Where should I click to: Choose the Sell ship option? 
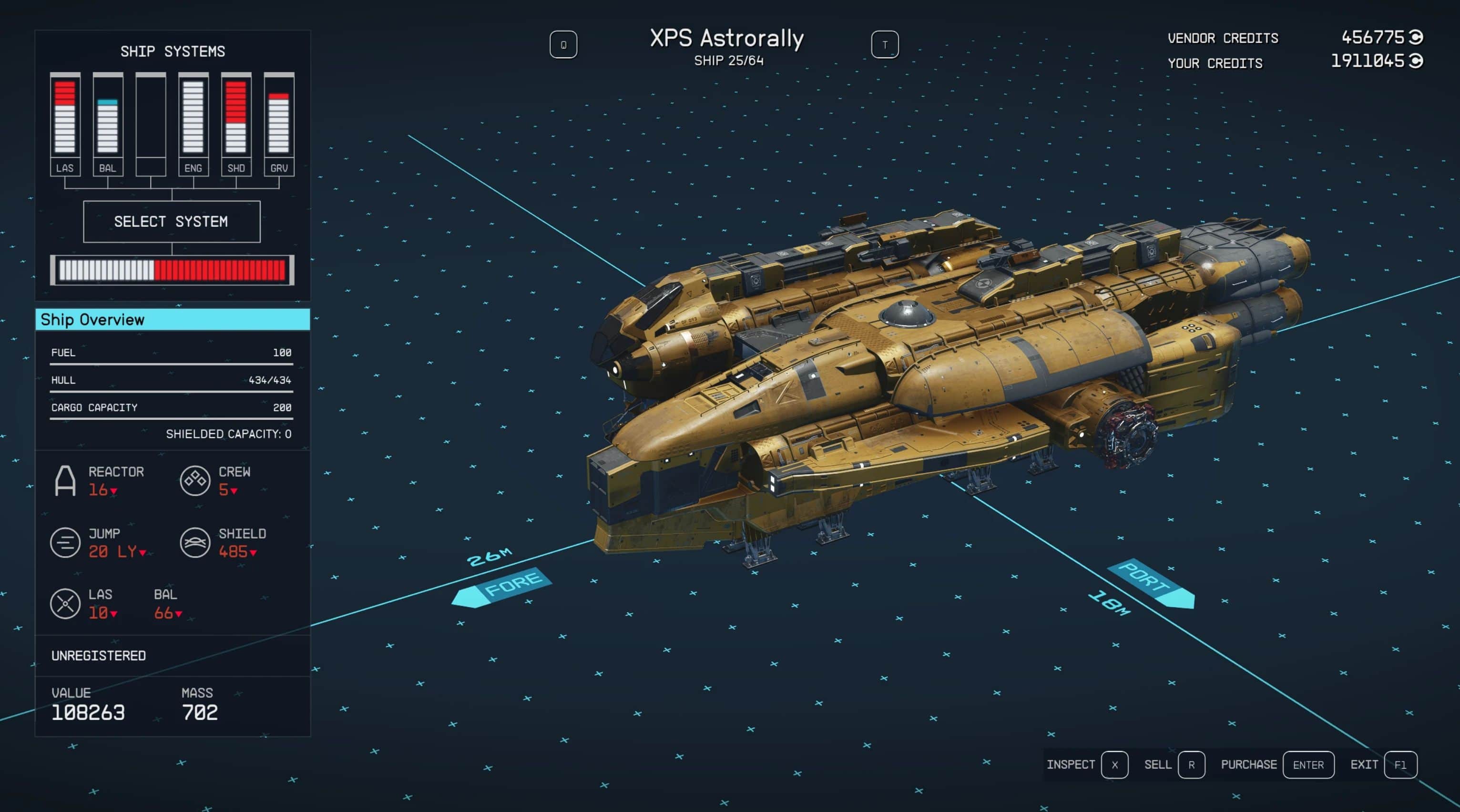(1191, 764)
